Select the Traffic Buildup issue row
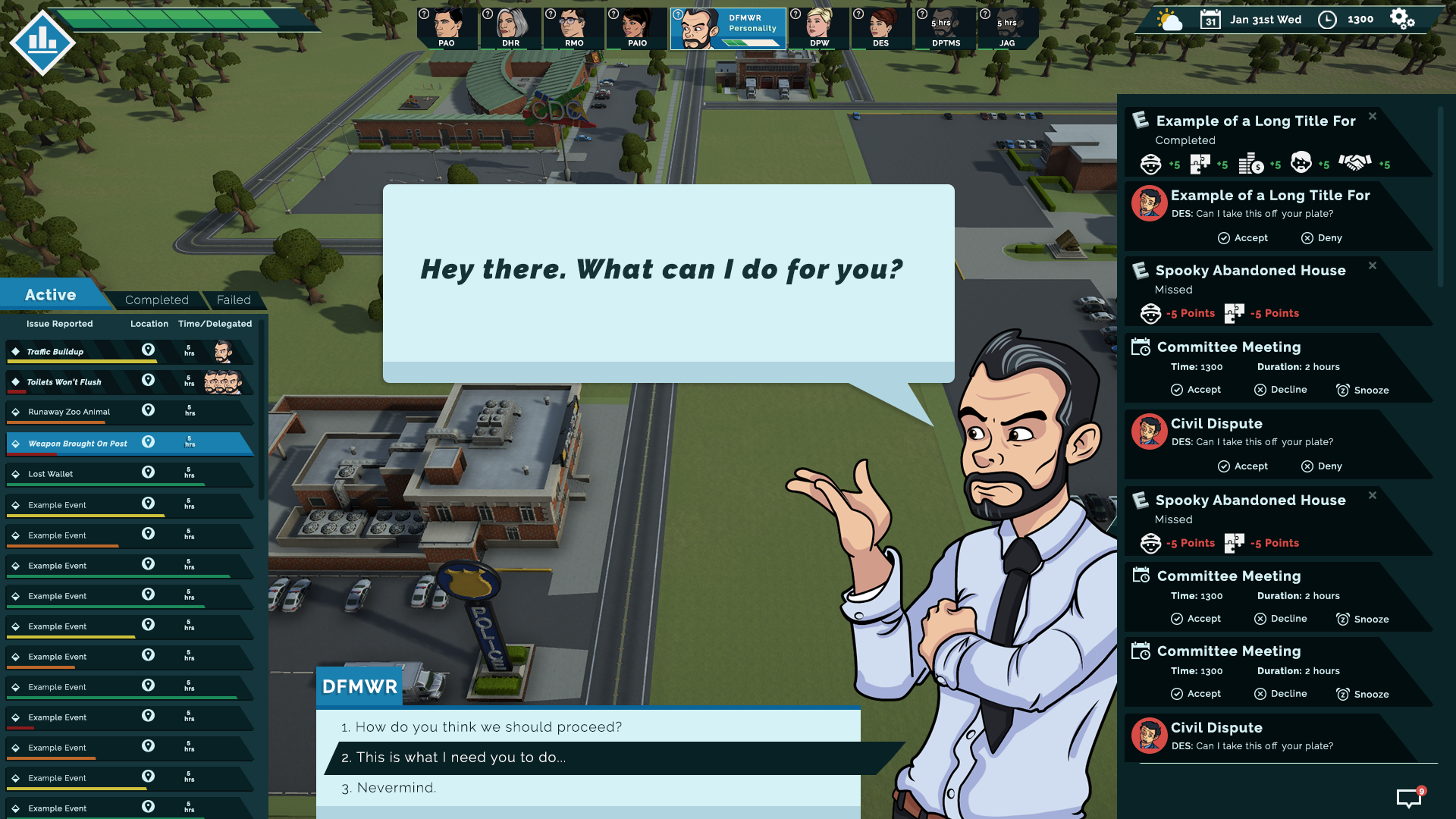 pyautogui.click(x=76, y=352)
